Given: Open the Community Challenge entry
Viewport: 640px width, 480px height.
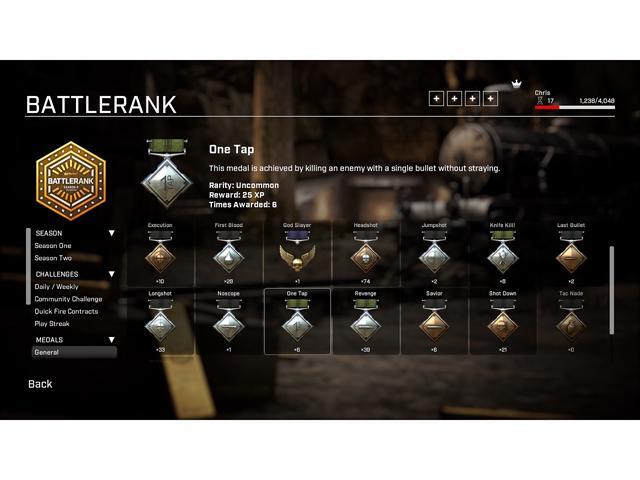Looking at the screenshot, I should click(x=68, y=299).
